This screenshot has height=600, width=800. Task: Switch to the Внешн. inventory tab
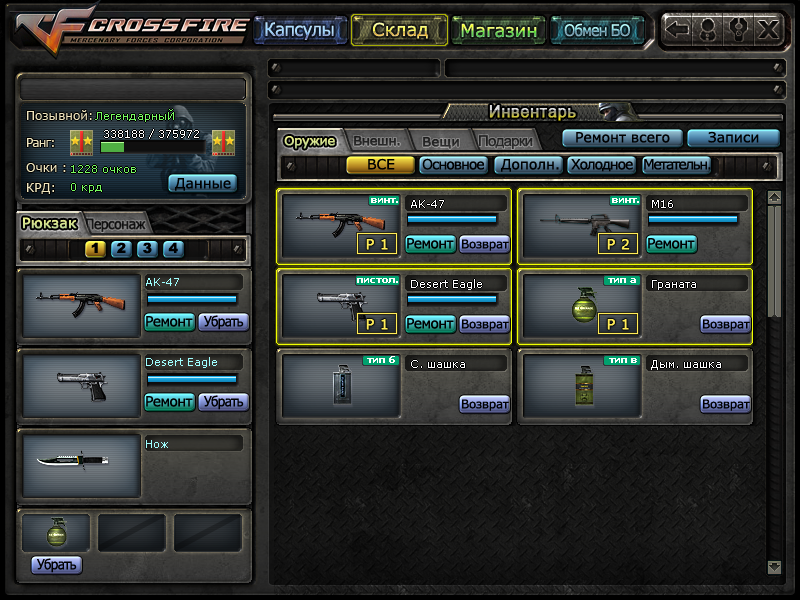(376, 141)
